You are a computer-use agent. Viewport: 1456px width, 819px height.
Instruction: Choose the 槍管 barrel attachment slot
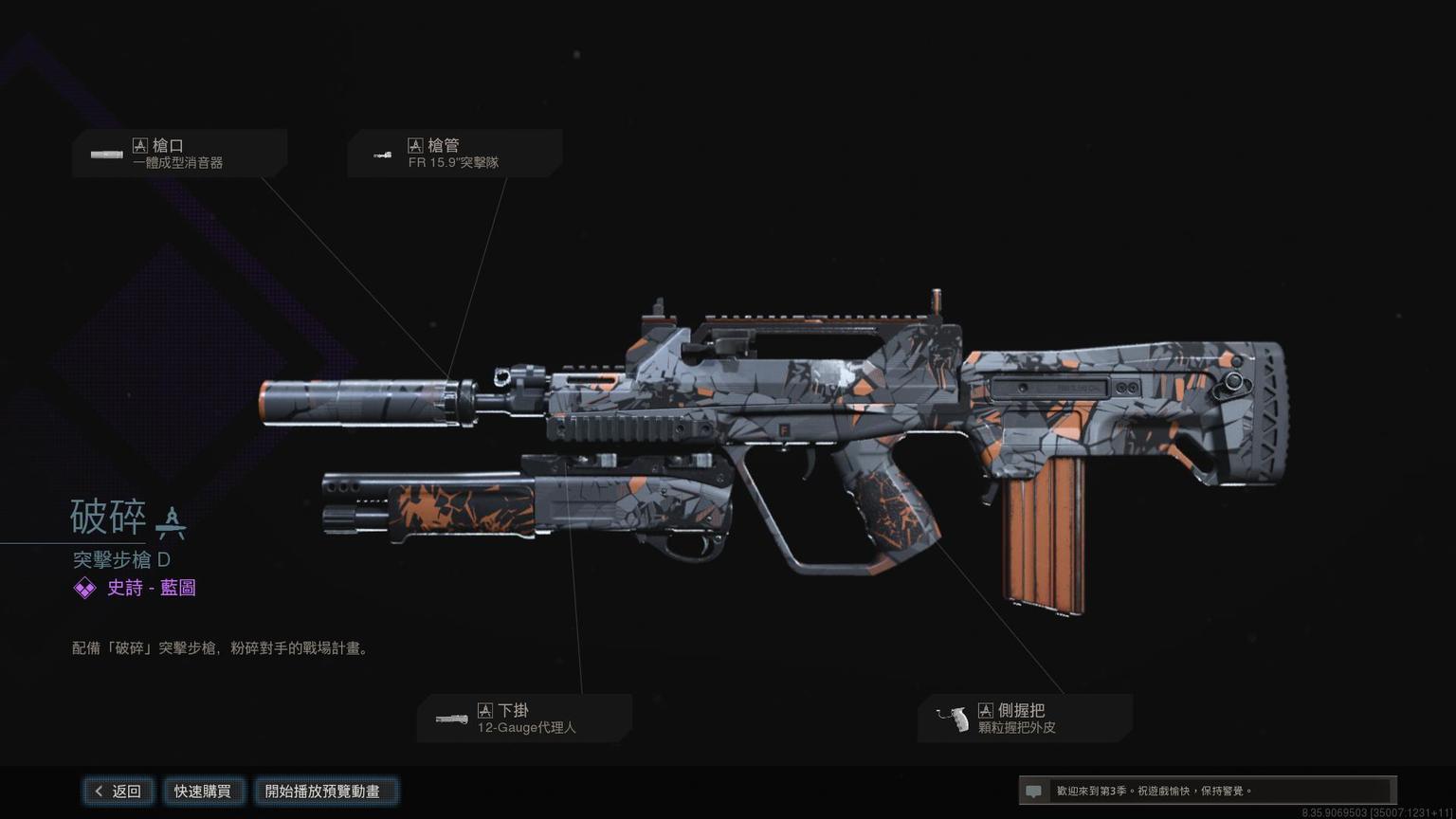[454, 154]
